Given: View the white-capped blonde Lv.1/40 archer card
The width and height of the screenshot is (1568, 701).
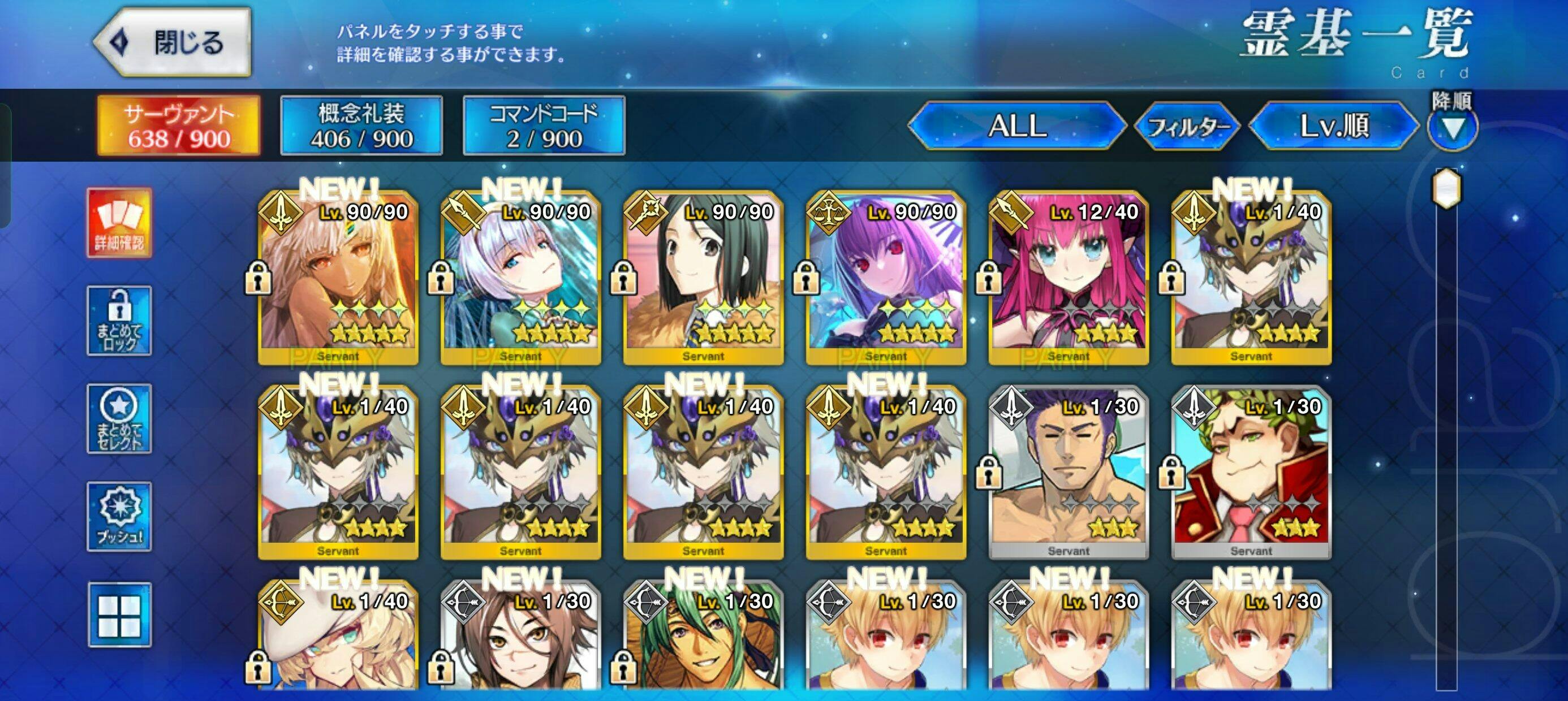Looking at the screenshot, I should [x=338, y=639].
